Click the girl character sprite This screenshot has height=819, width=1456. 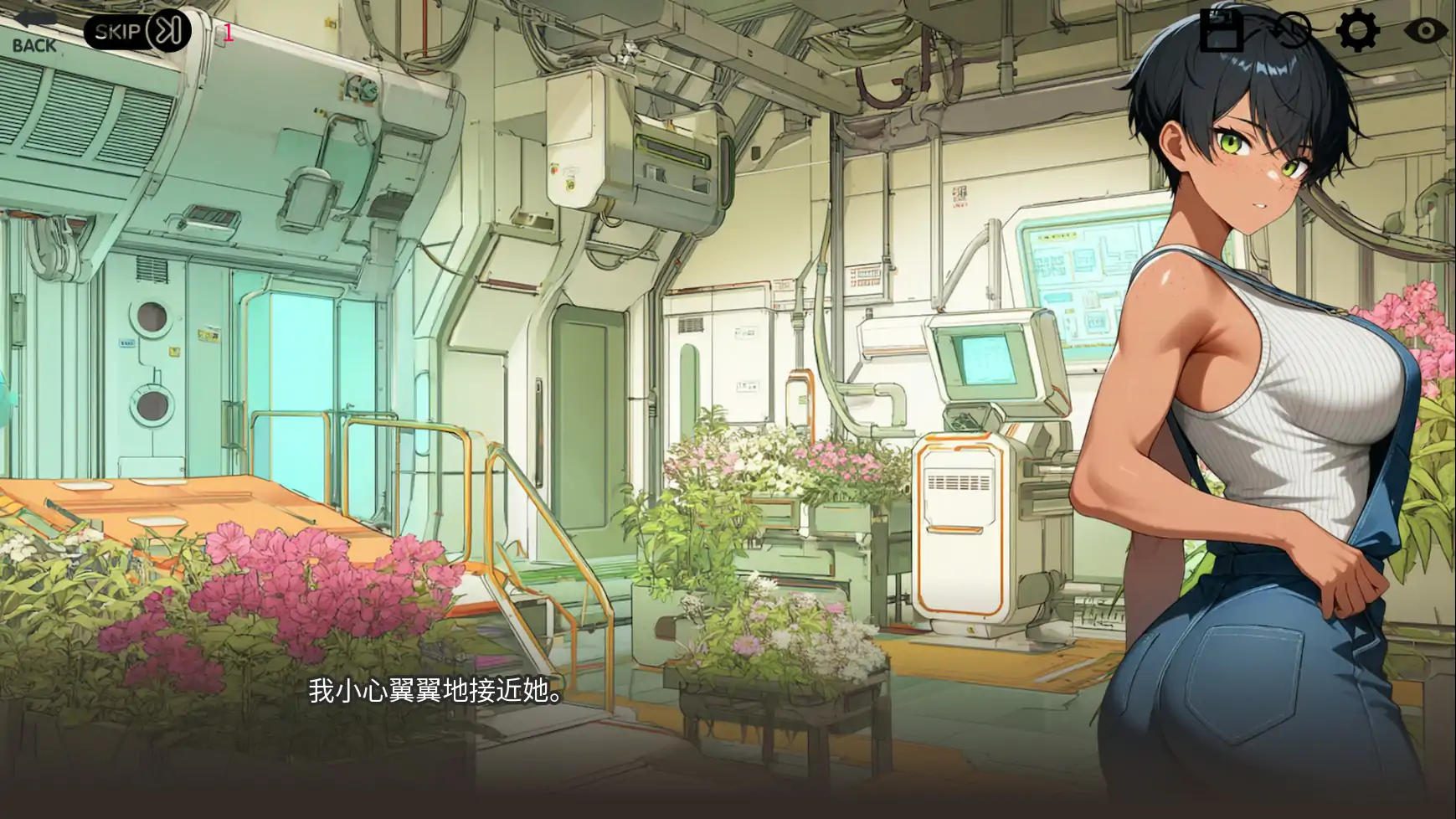coord(1256,377)
